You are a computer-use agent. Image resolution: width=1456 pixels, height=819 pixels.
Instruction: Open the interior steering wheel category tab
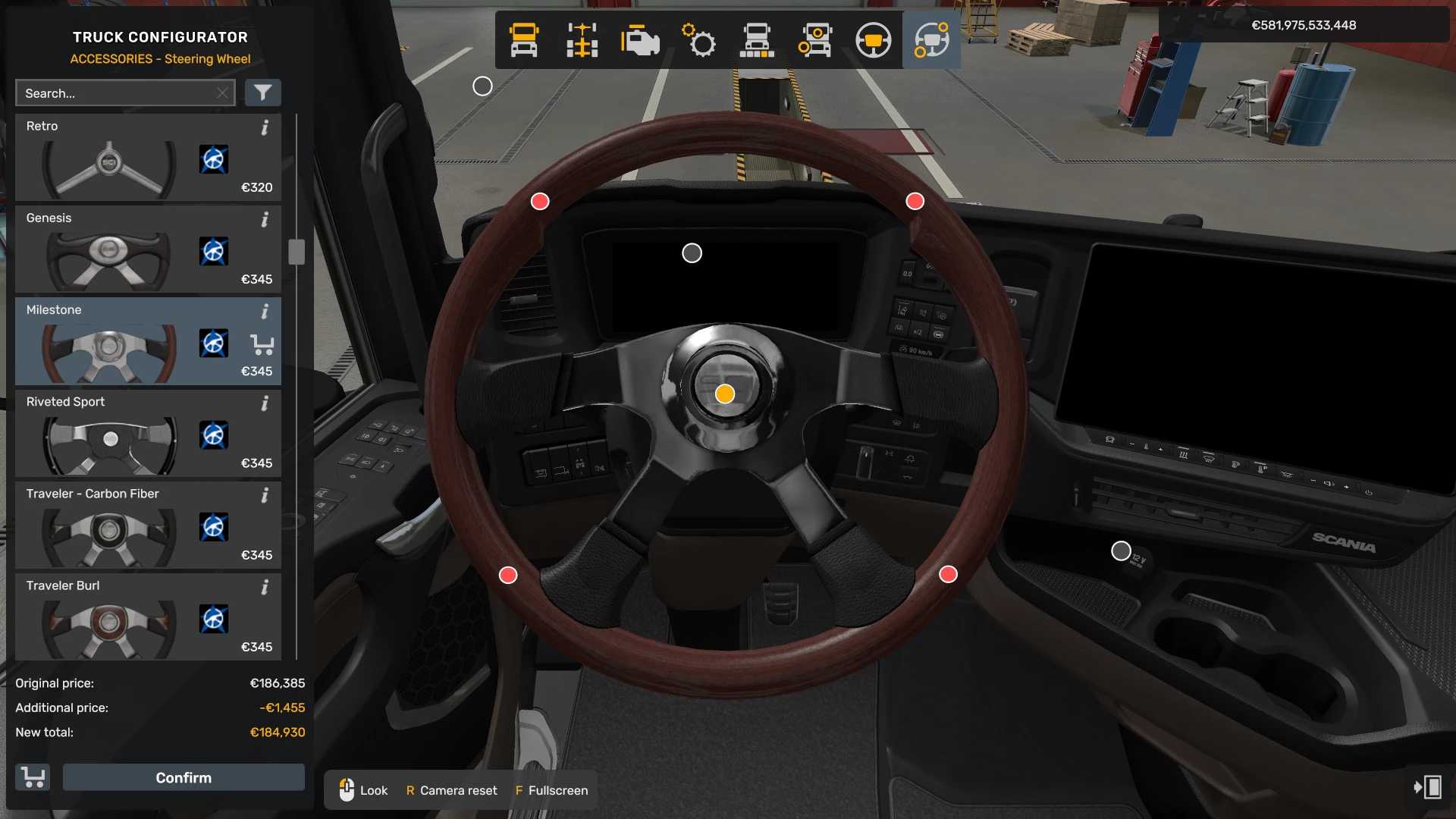873,40
